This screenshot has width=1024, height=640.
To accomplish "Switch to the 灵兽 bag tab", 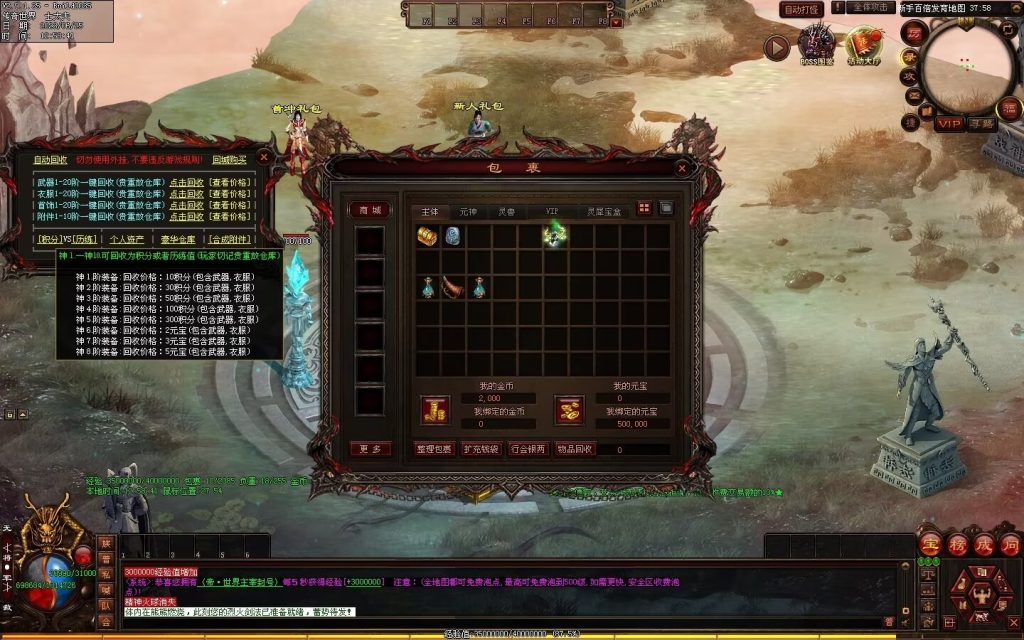I will pyautogui.click(x=507, y=212).
